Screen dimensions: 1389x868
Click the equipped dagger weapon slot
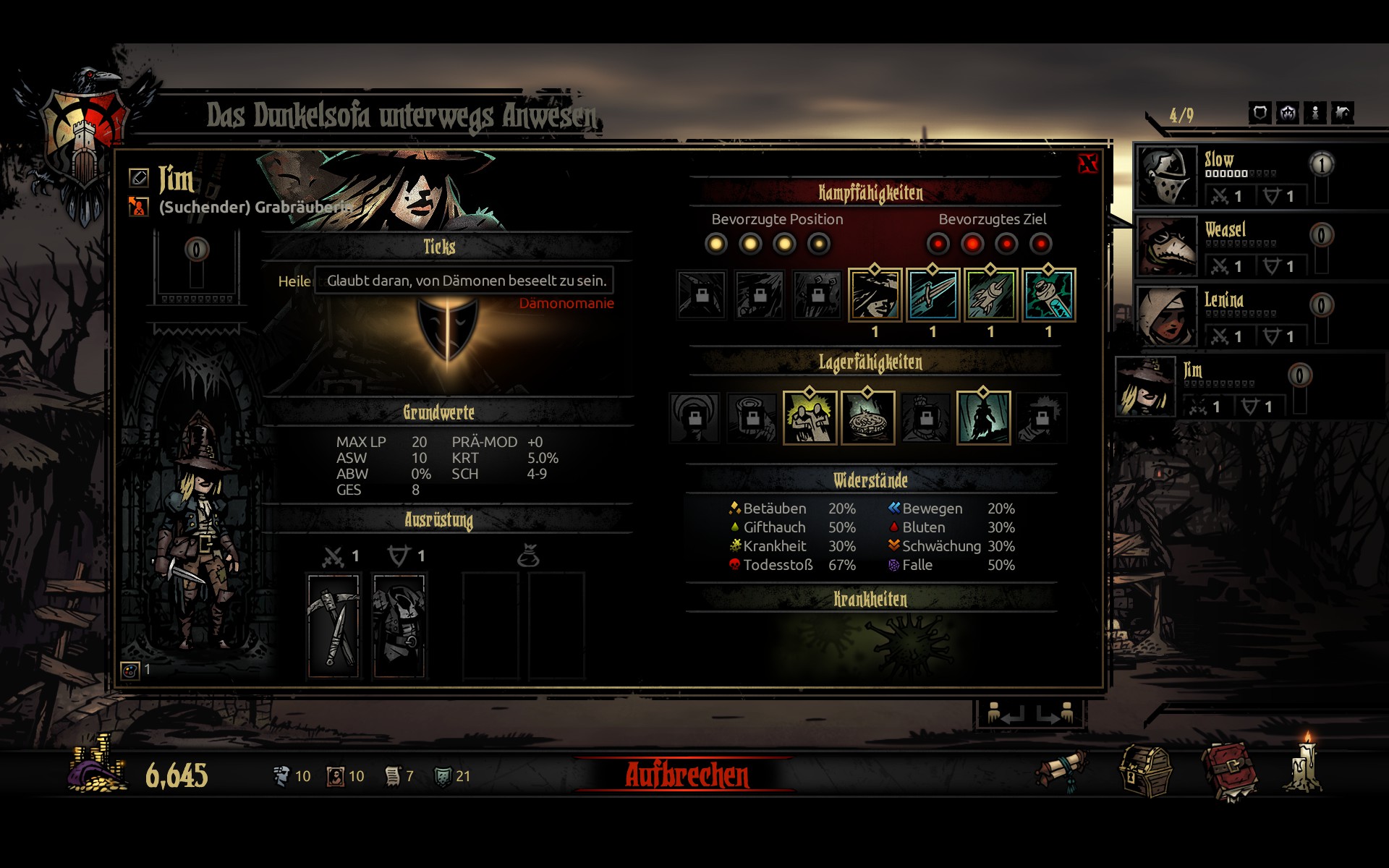pyautogui.click(x=334, y=626)
